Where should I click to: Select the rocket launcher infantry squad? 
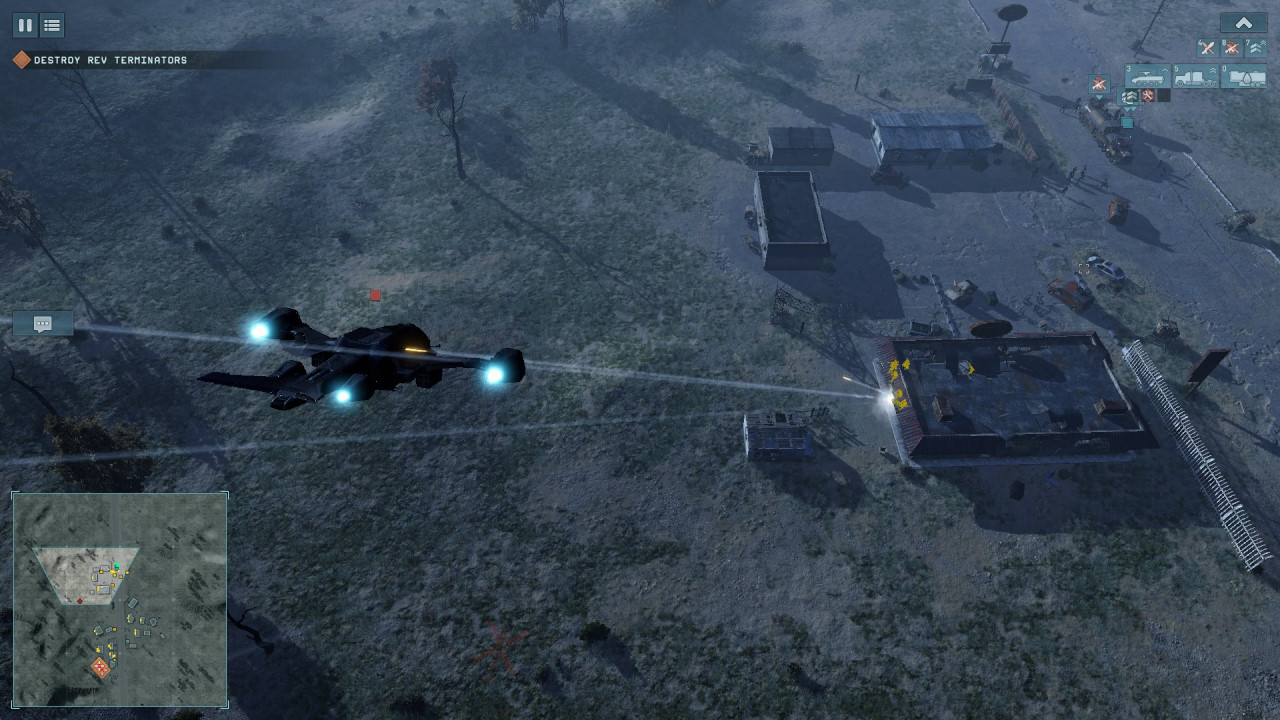click(1207, 47)
